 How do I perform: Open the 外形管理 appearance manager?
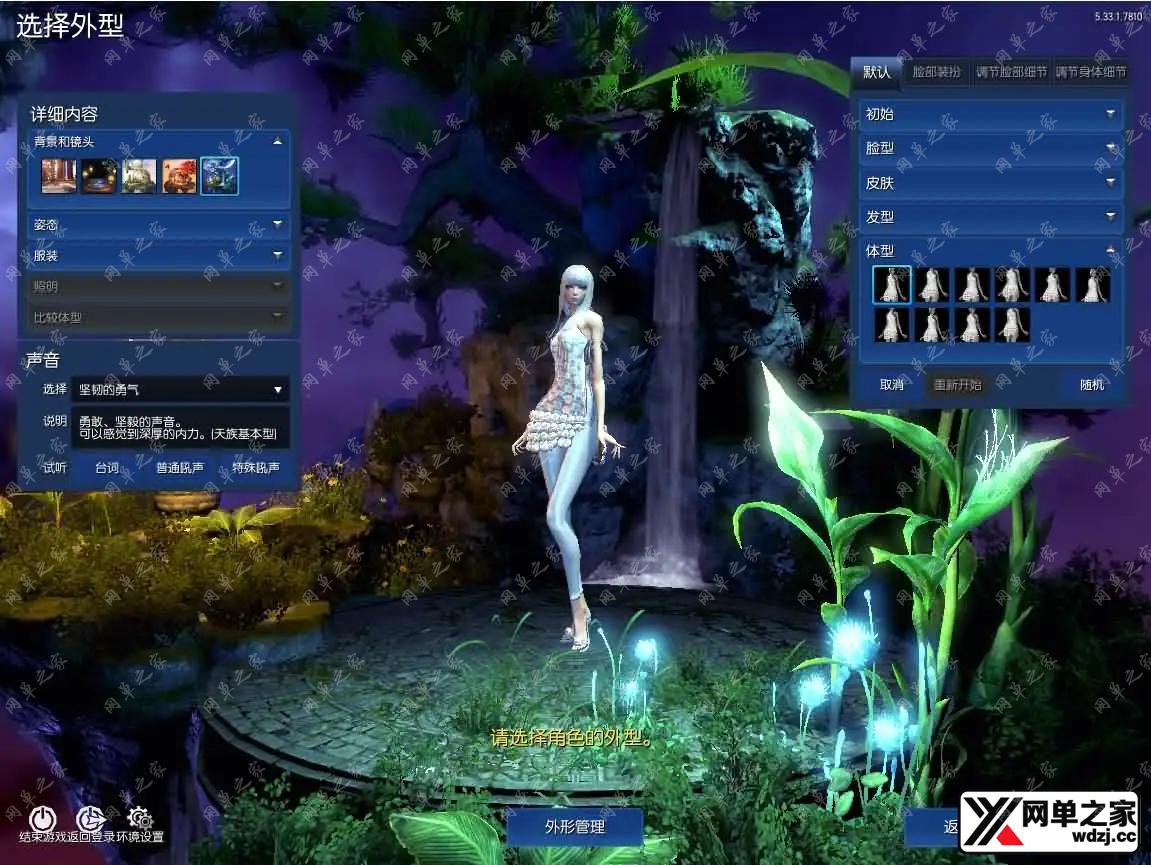point(575,827)
